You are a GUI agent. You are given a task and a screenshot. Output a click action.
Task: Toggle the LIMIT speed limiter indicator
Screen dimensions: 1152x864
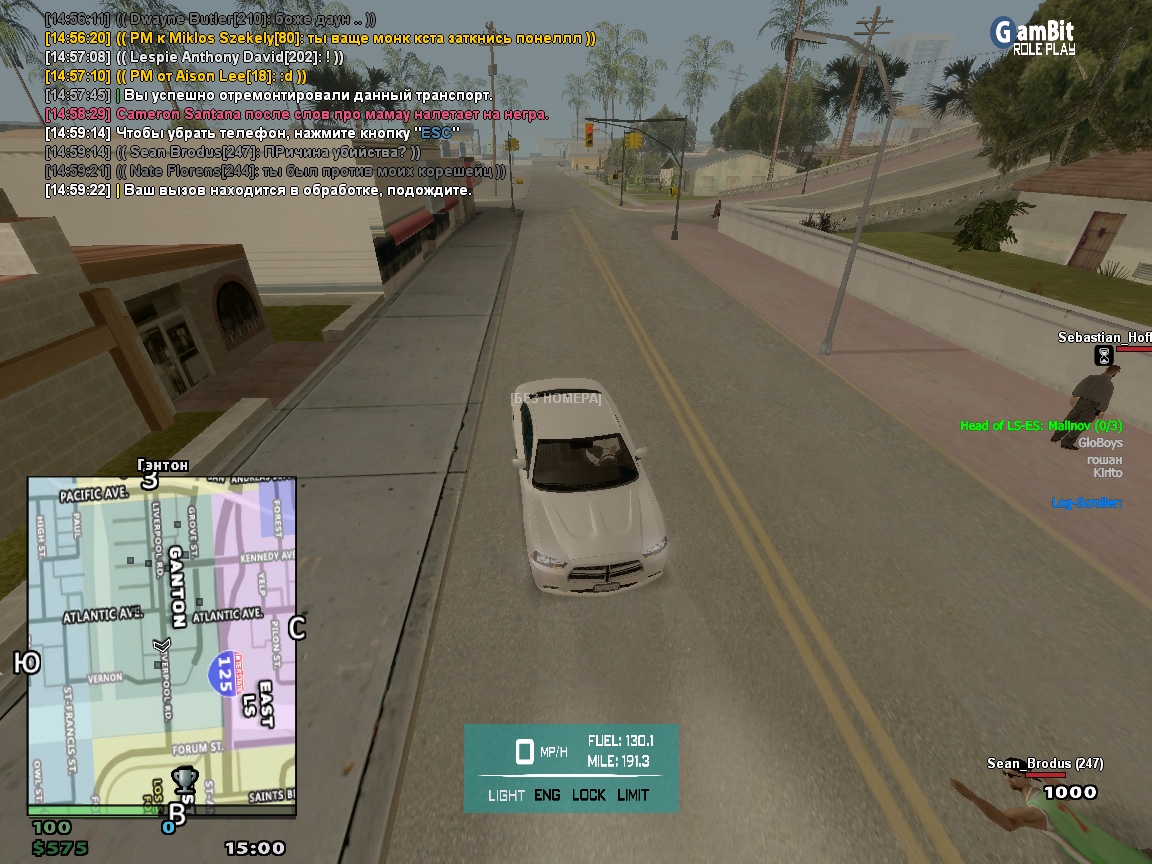[x=633, y=795]
